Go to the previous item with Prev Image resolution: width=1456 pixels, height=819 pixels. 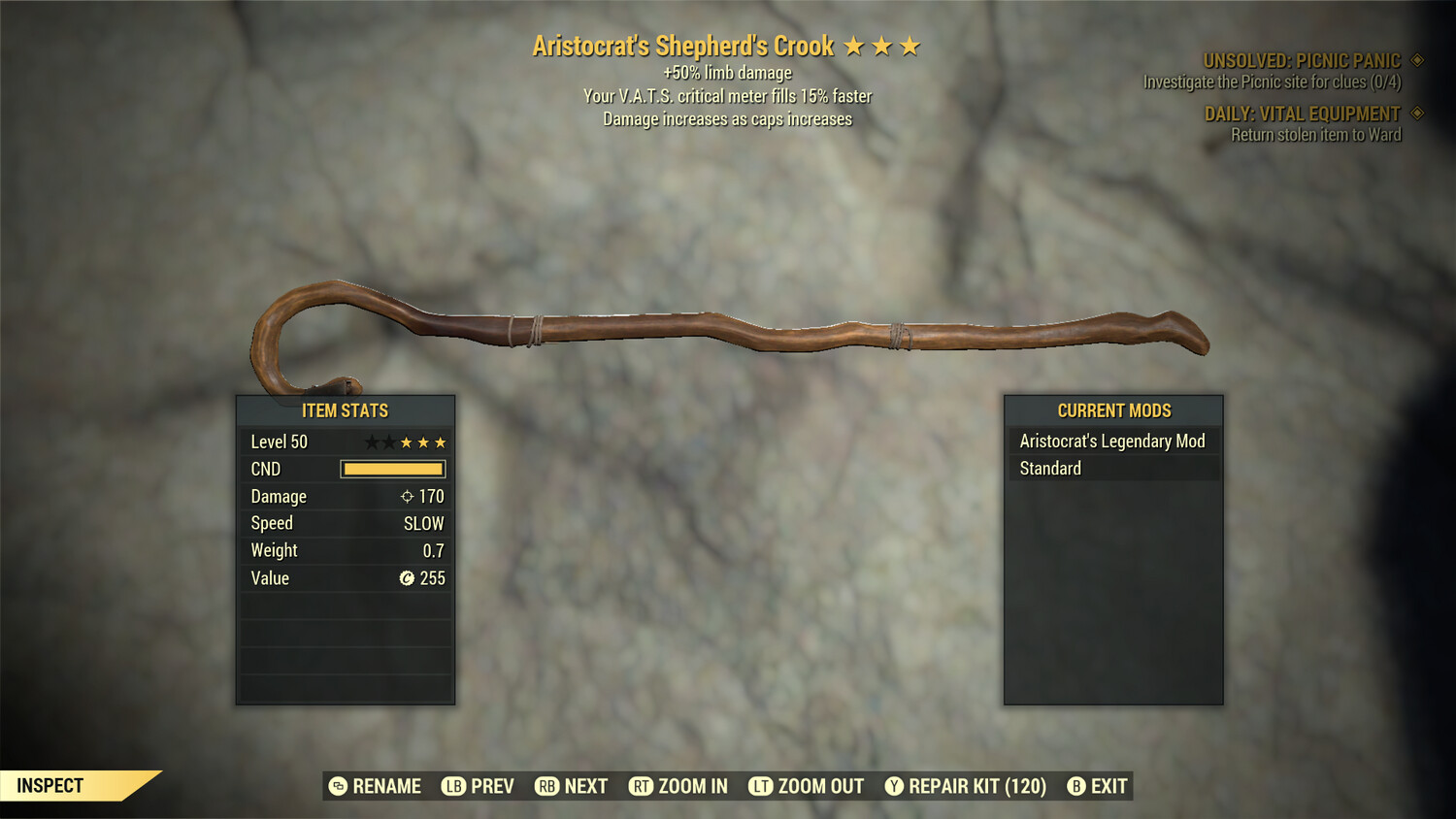coord(479,786)
